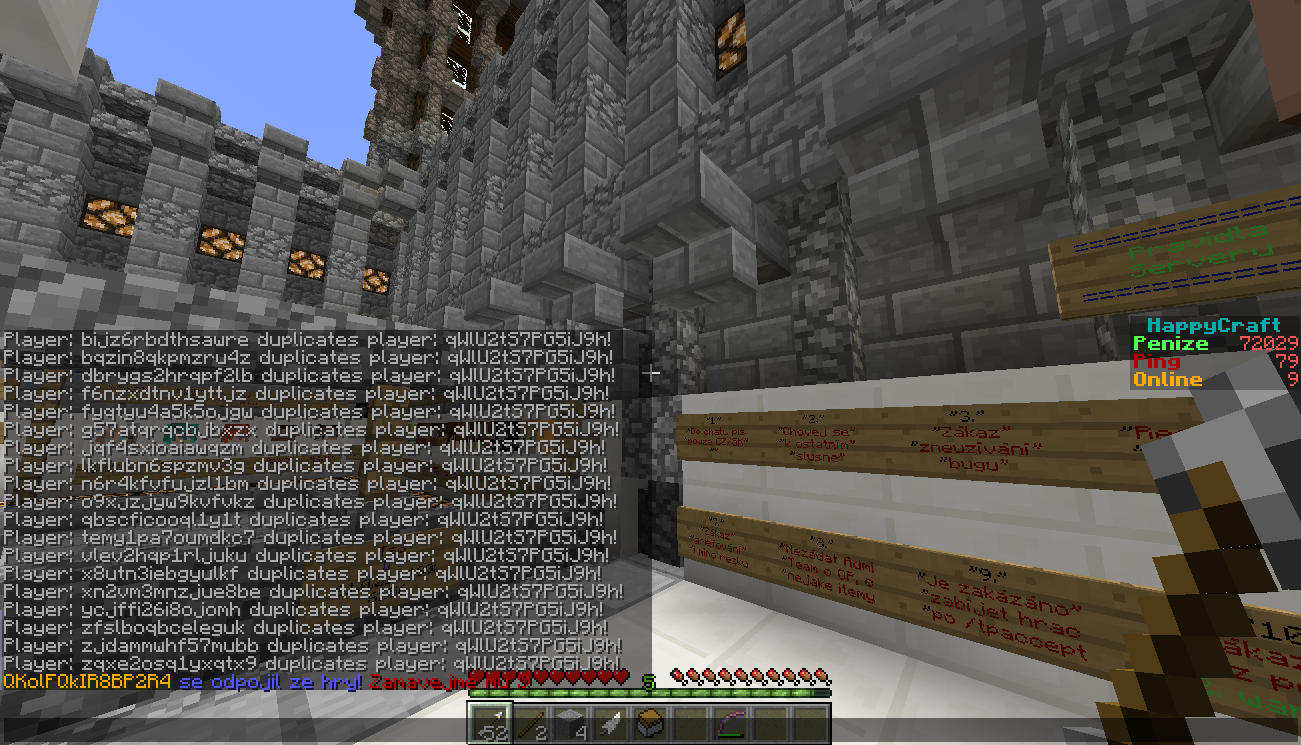Select the arrows stack in the hotbar
Viewport: 1301px width, 745px height.
click(x=490, y=722)
